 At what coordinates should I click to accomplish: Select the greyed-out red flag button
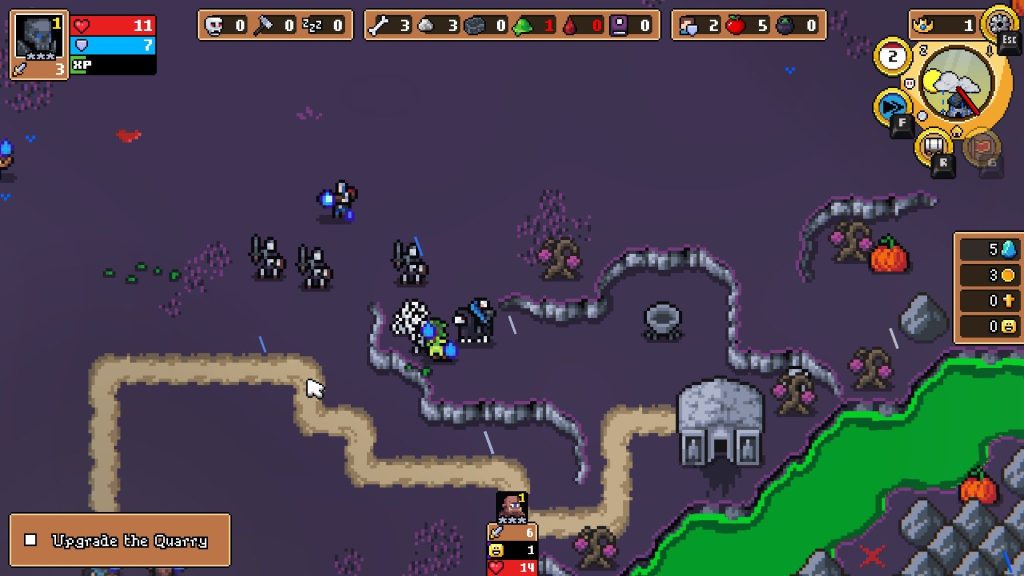(x=983, y=149)
